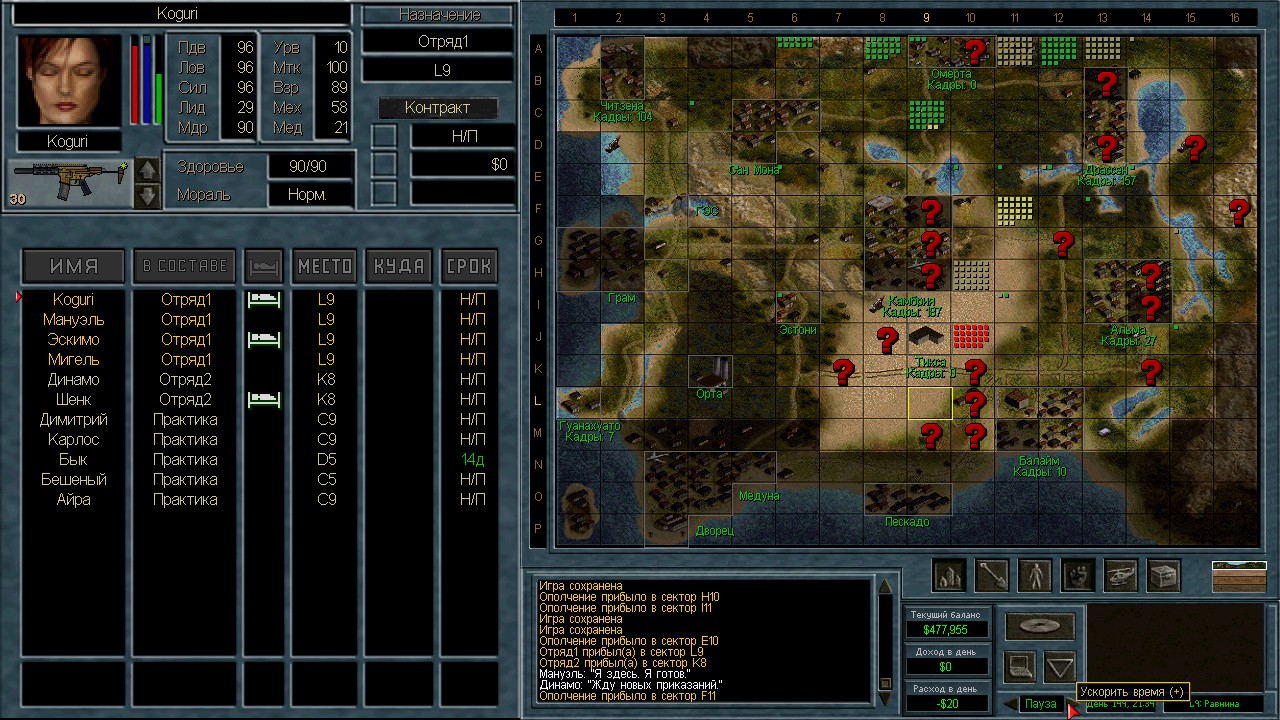Open the laptop
Viewport: 1280px width, 720px height.
click(1020, 665)
